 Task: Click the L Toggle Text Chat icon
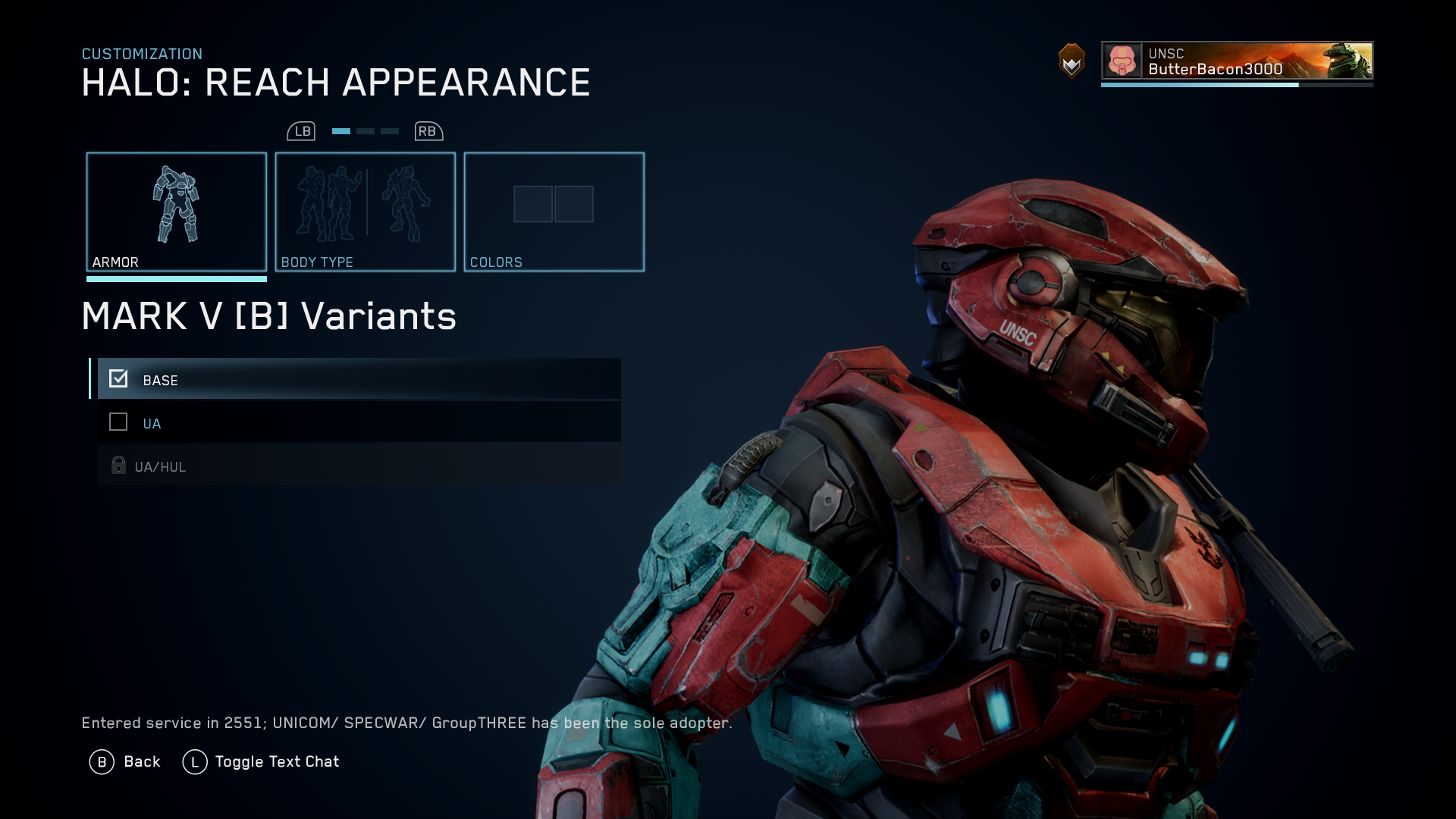193,761
